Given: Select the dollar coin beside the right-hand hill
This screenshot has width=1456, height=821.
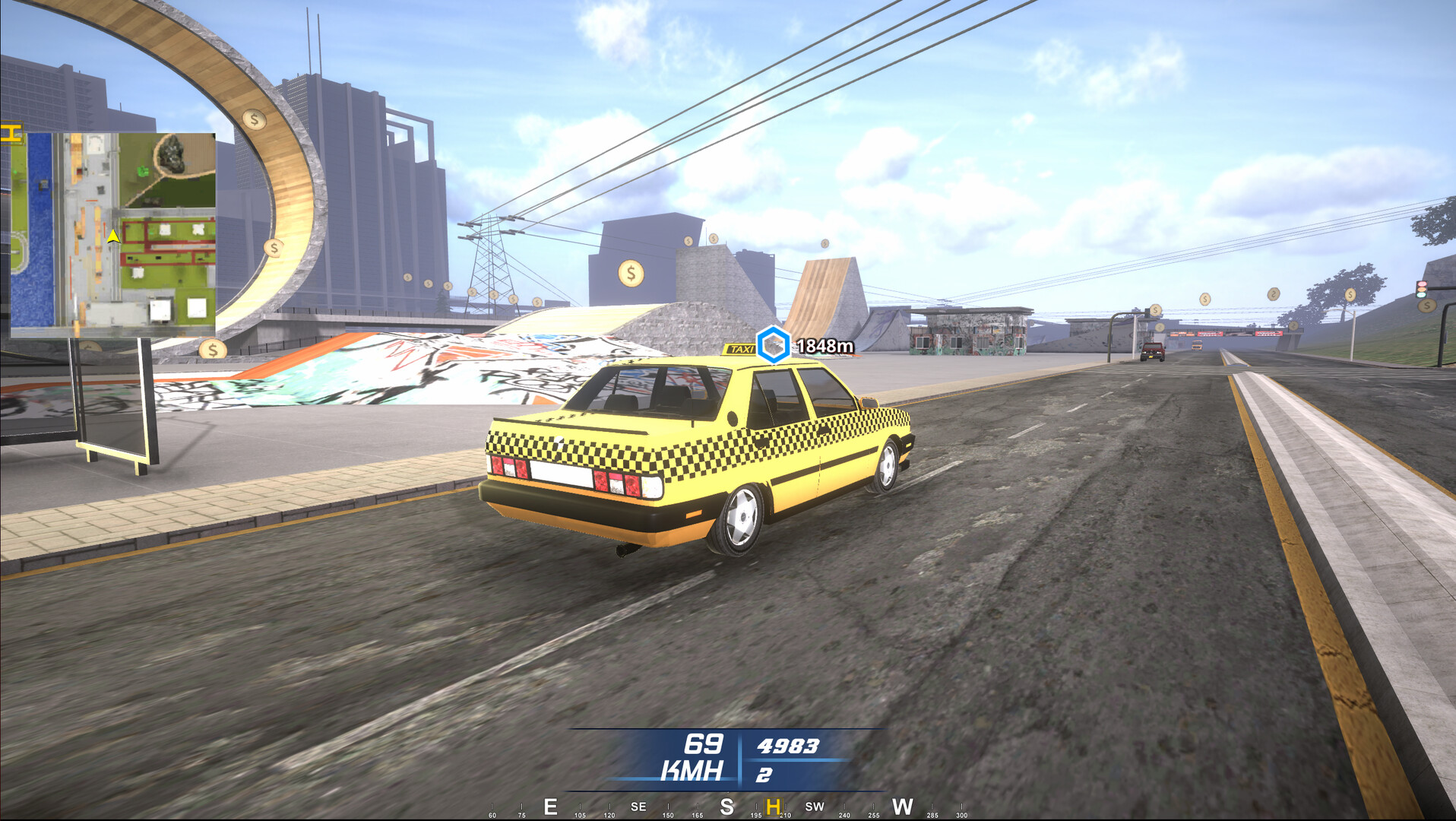Looking at the screenshot, I should point(1426,304).
